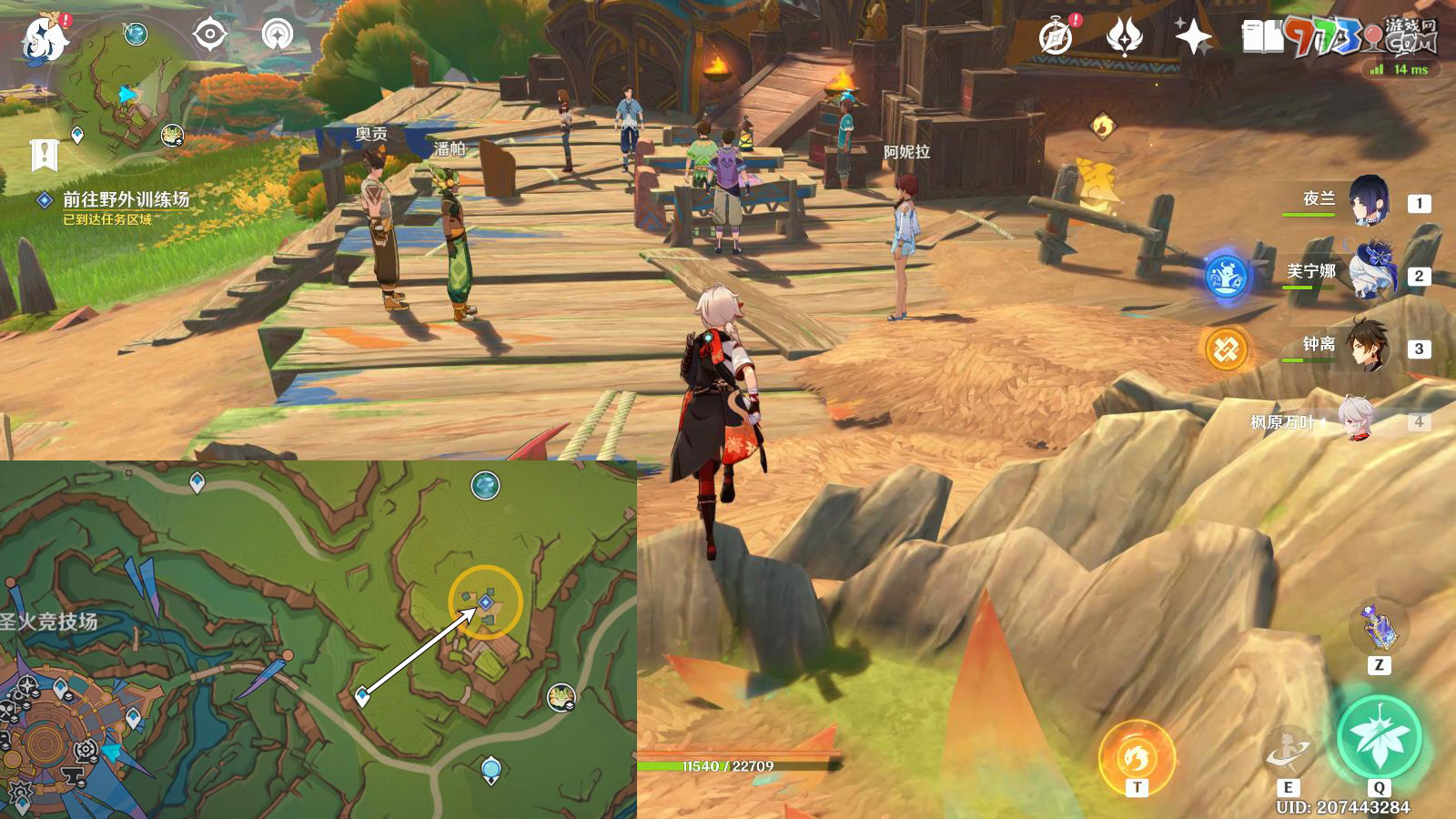Select the yellow-circled quest marker on map
Image resolution: width=1456 pixels, height=819 pixels.
(x=486, y=602)
